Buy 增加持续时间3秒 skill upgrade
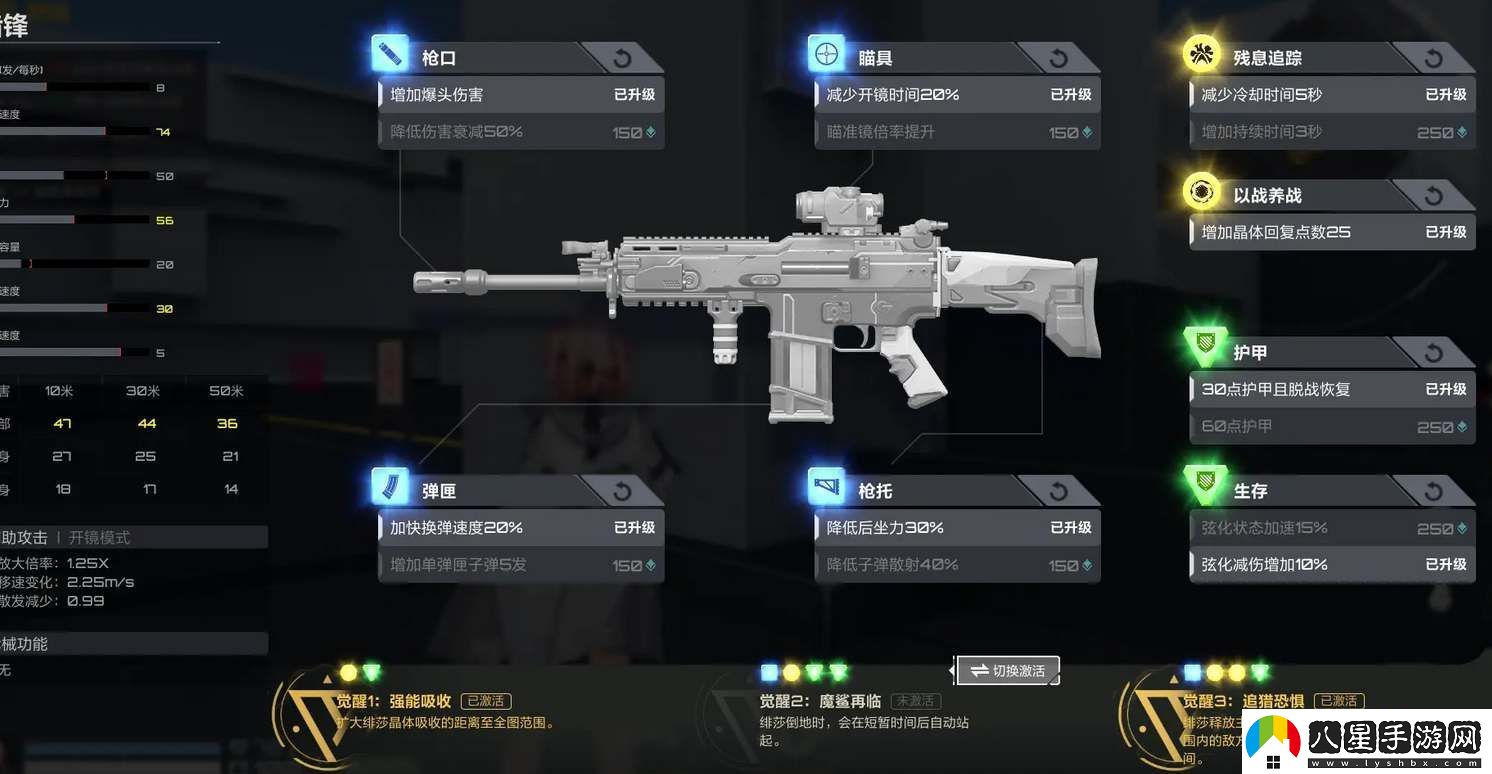This screenshot has height=774, width=1492. coord(1332,132)
